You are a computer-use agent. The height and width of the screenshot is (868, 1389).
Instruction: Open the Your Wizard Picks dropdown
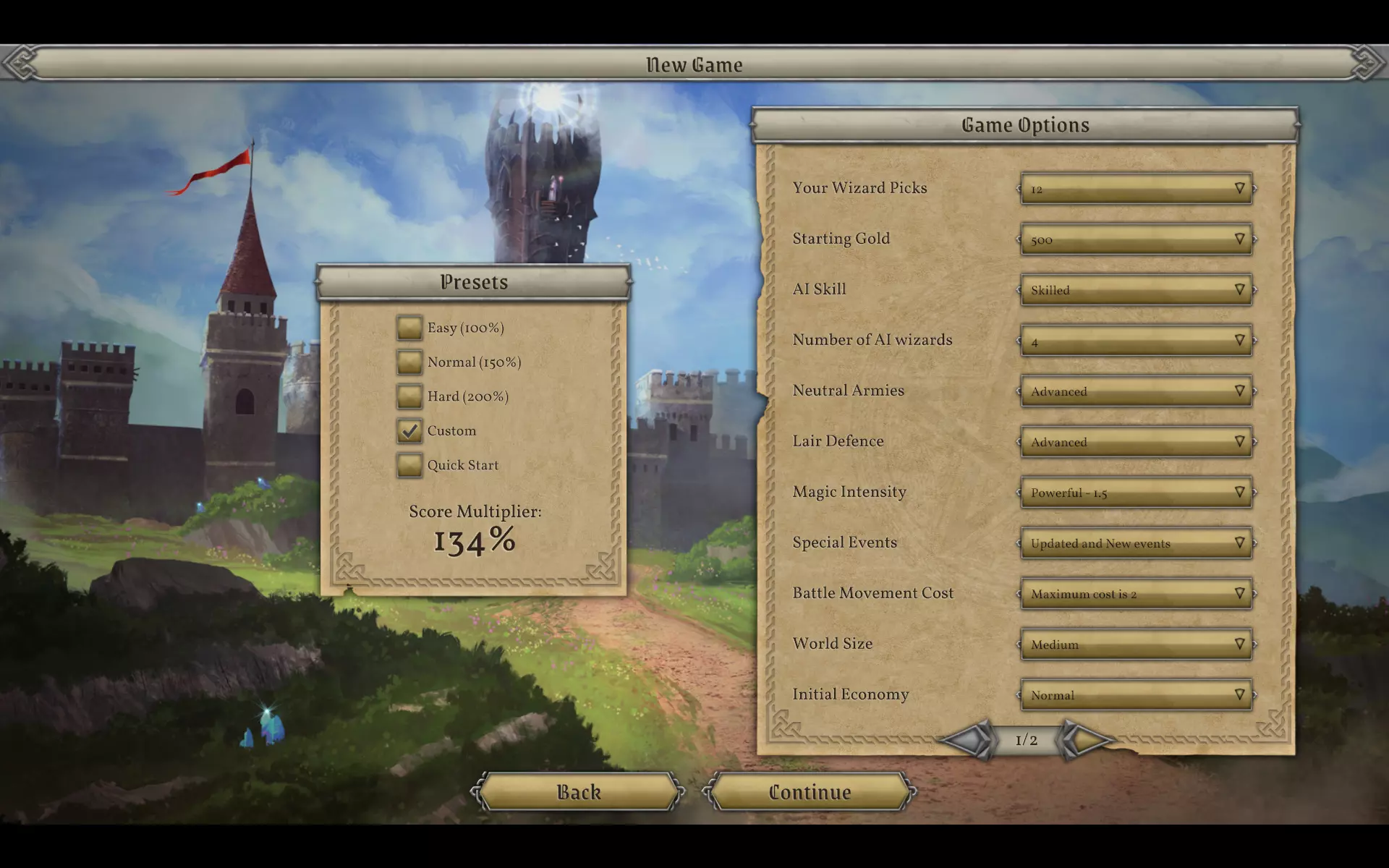tap(1136, 189)
